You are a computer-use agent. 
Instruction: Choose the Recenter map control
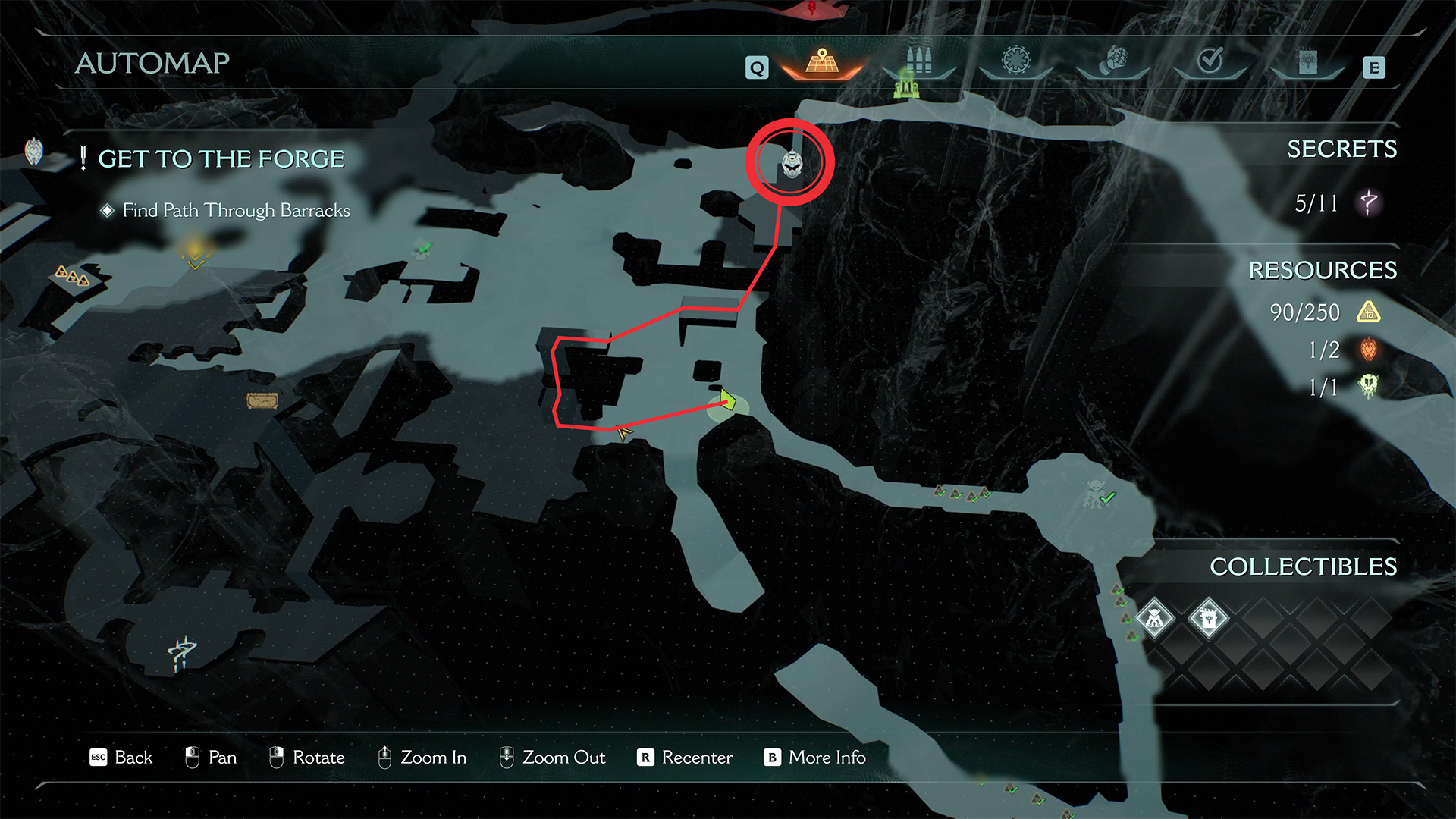(685, 758)
